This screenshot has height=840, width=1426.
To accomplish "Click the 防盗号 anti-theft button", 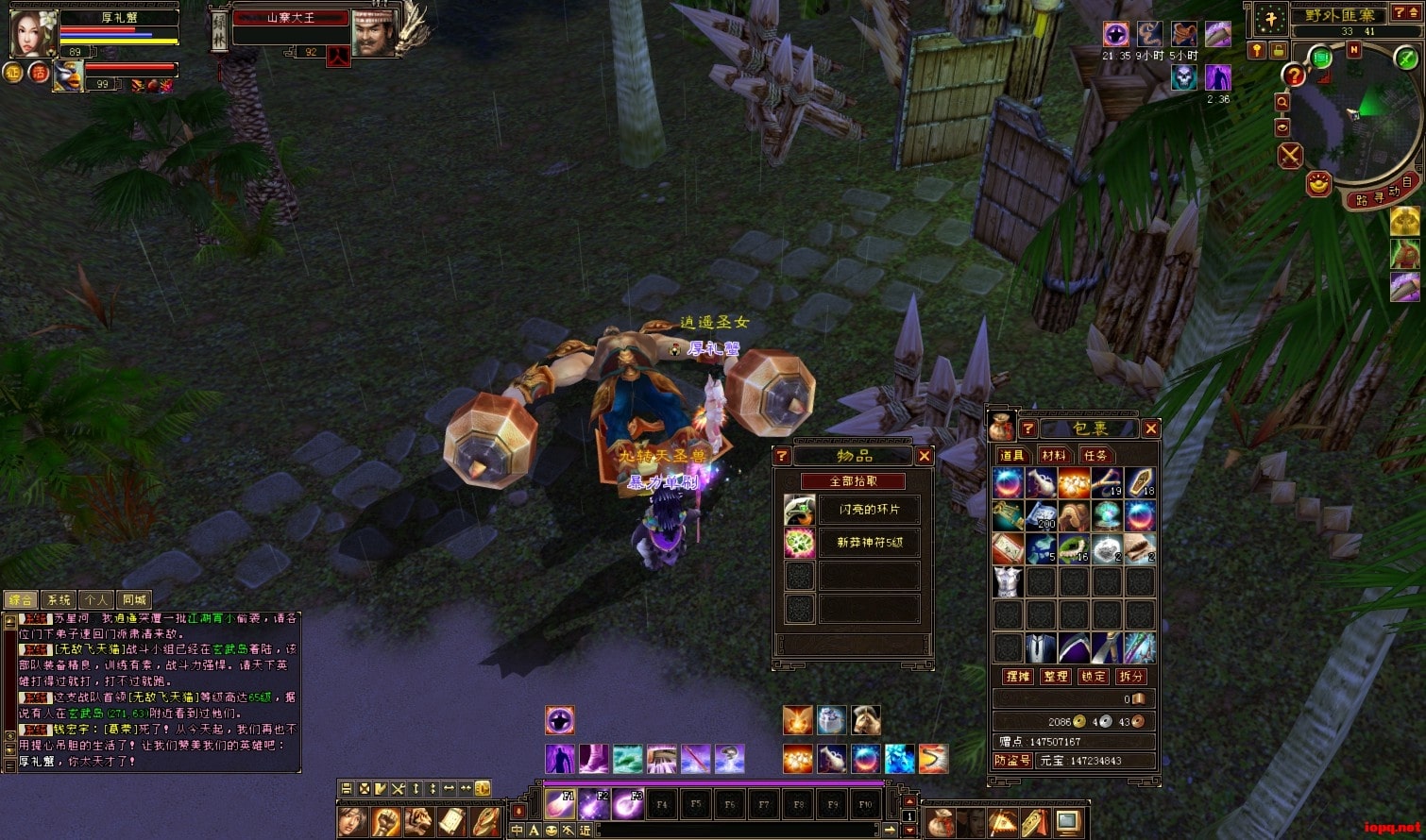I will (1012, 760).
